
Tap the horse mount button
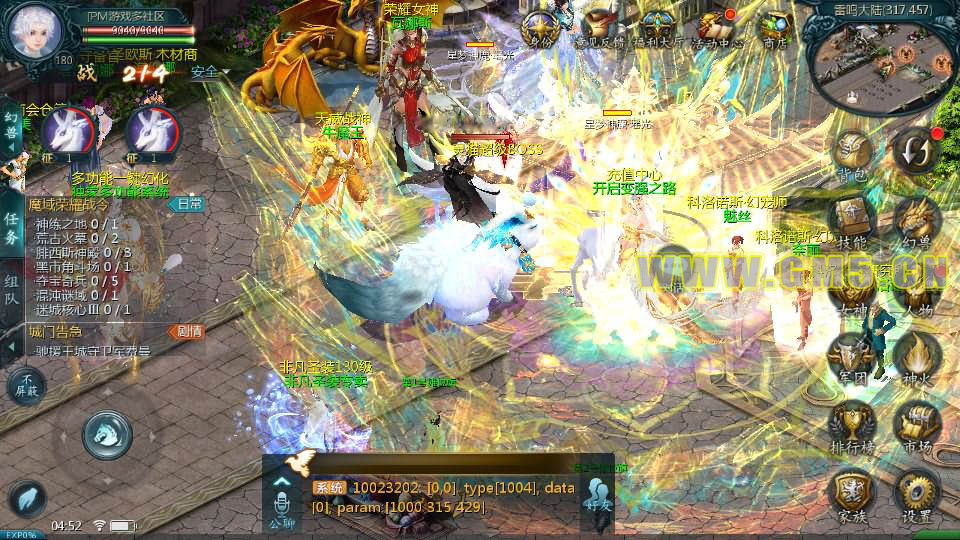[x=107, y=432]
